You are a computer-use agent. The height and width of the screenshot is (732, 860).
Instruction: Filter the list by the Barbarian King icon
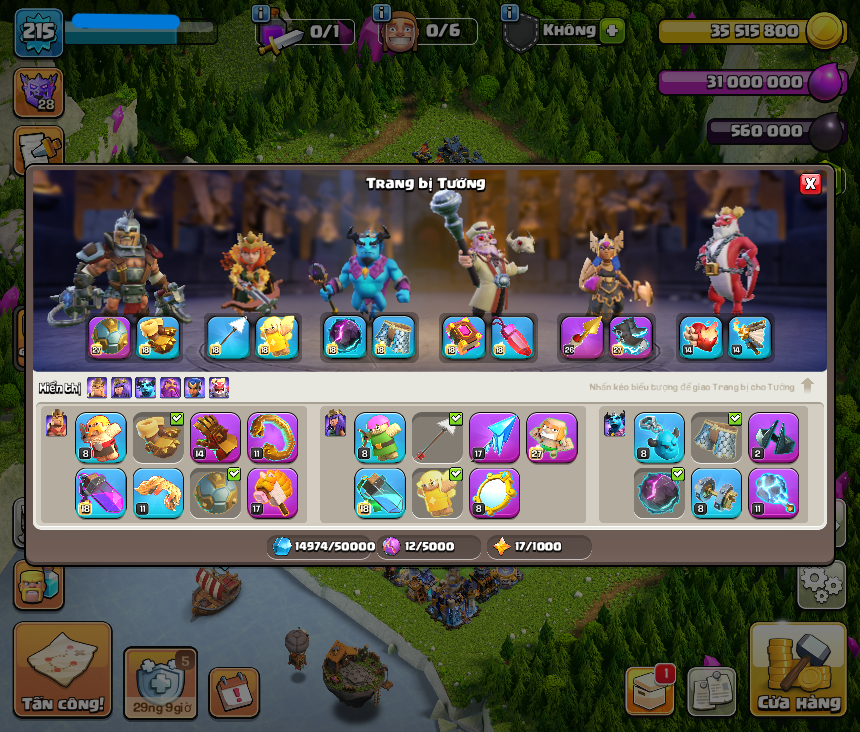coord(97,388)
